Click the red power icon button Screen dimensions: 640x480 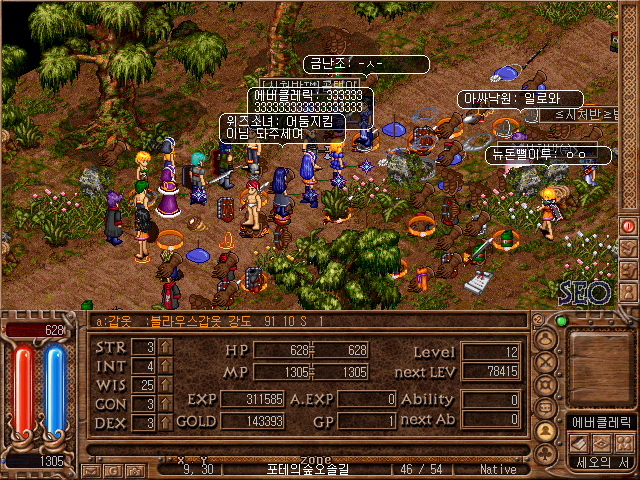[x=629, y=226]
